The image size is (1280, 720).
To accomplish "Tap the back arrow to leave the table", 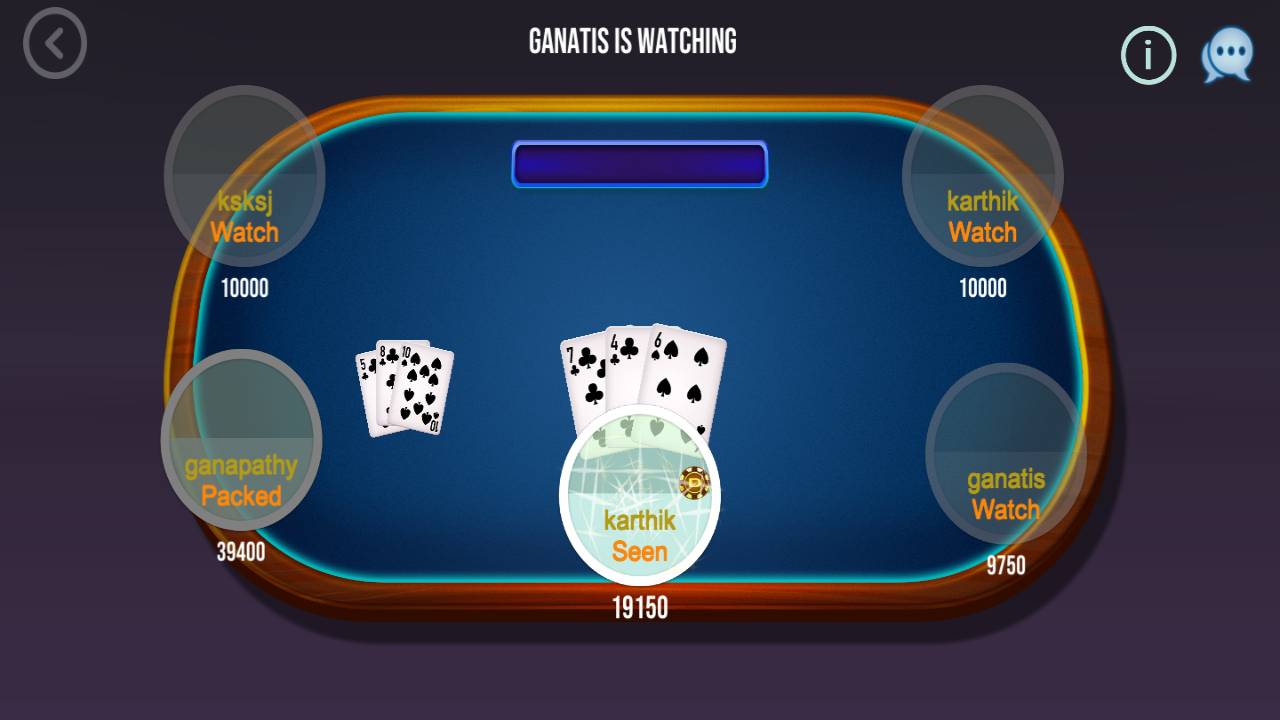I will coord(55,43).
